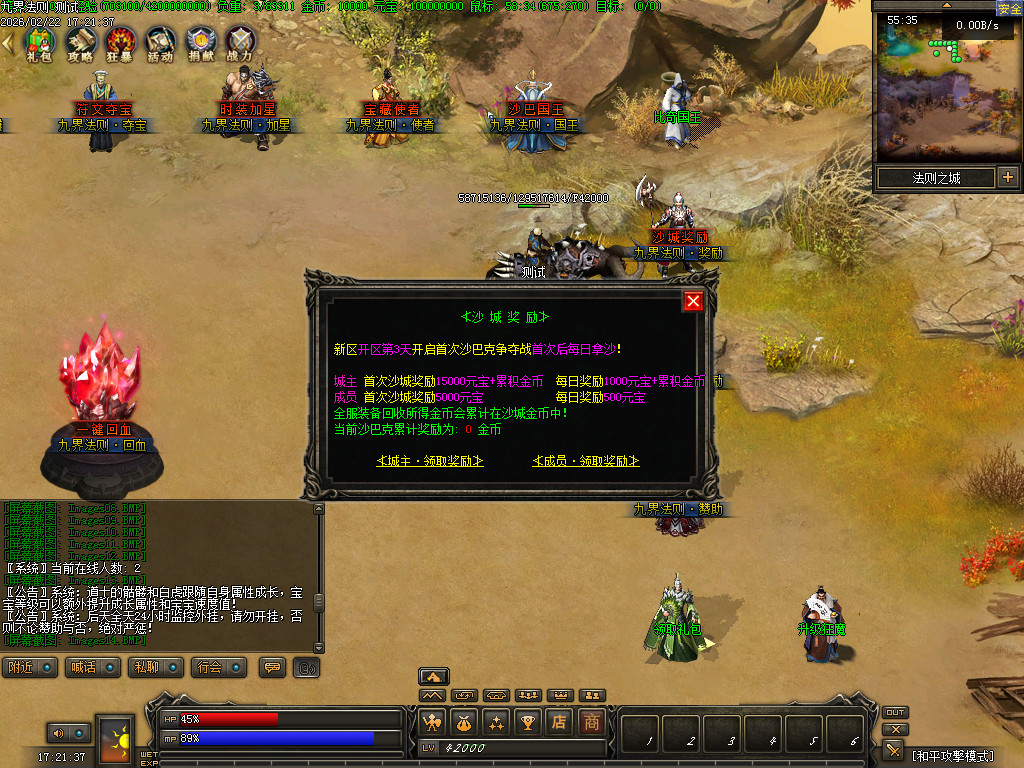Claim the 城主·领取奖励 lord reward
This screenshot has width=1024, height=768.
click(x=430, y=461)
